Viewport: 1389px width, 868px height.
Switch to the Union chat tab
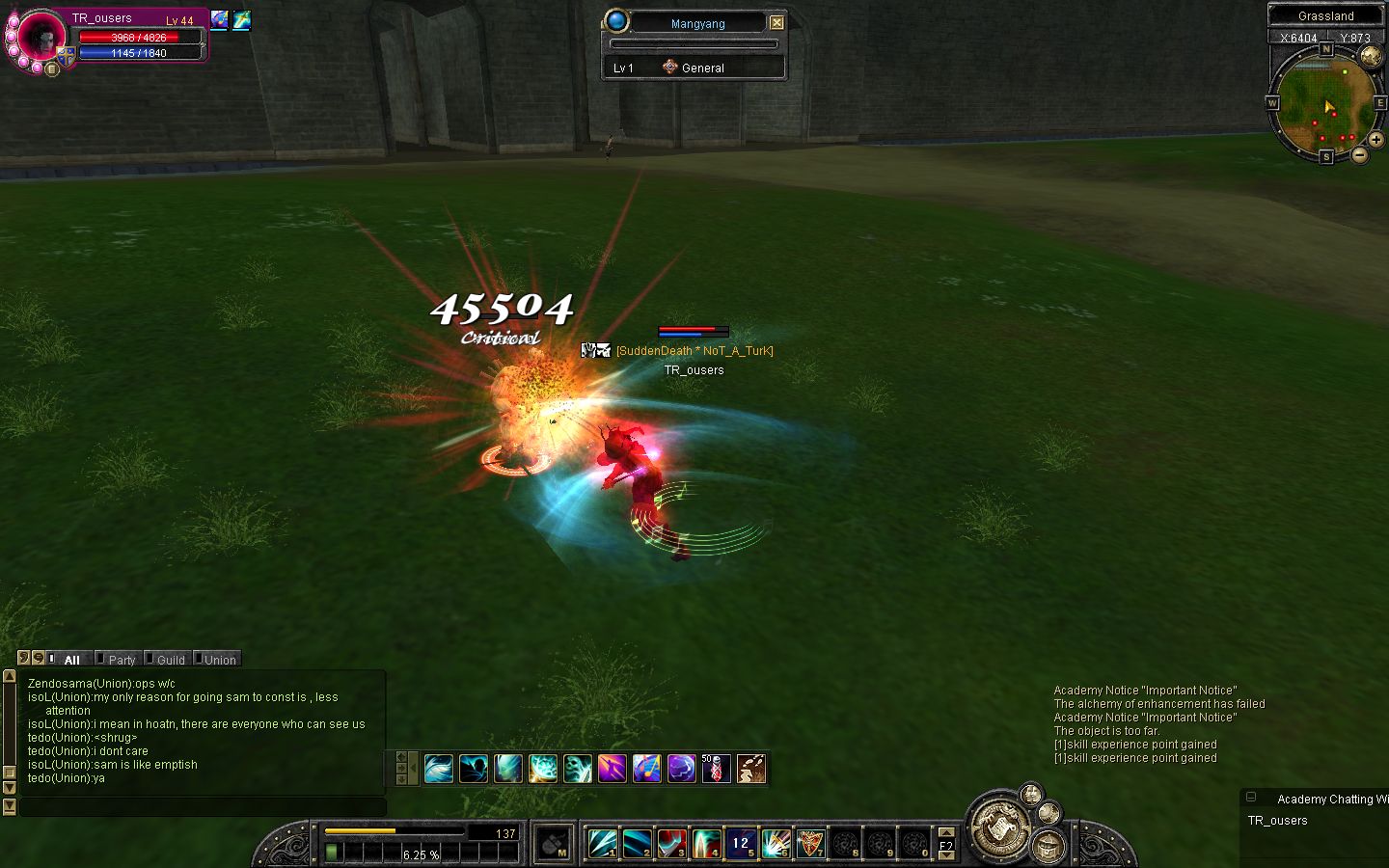click(219, 660)
